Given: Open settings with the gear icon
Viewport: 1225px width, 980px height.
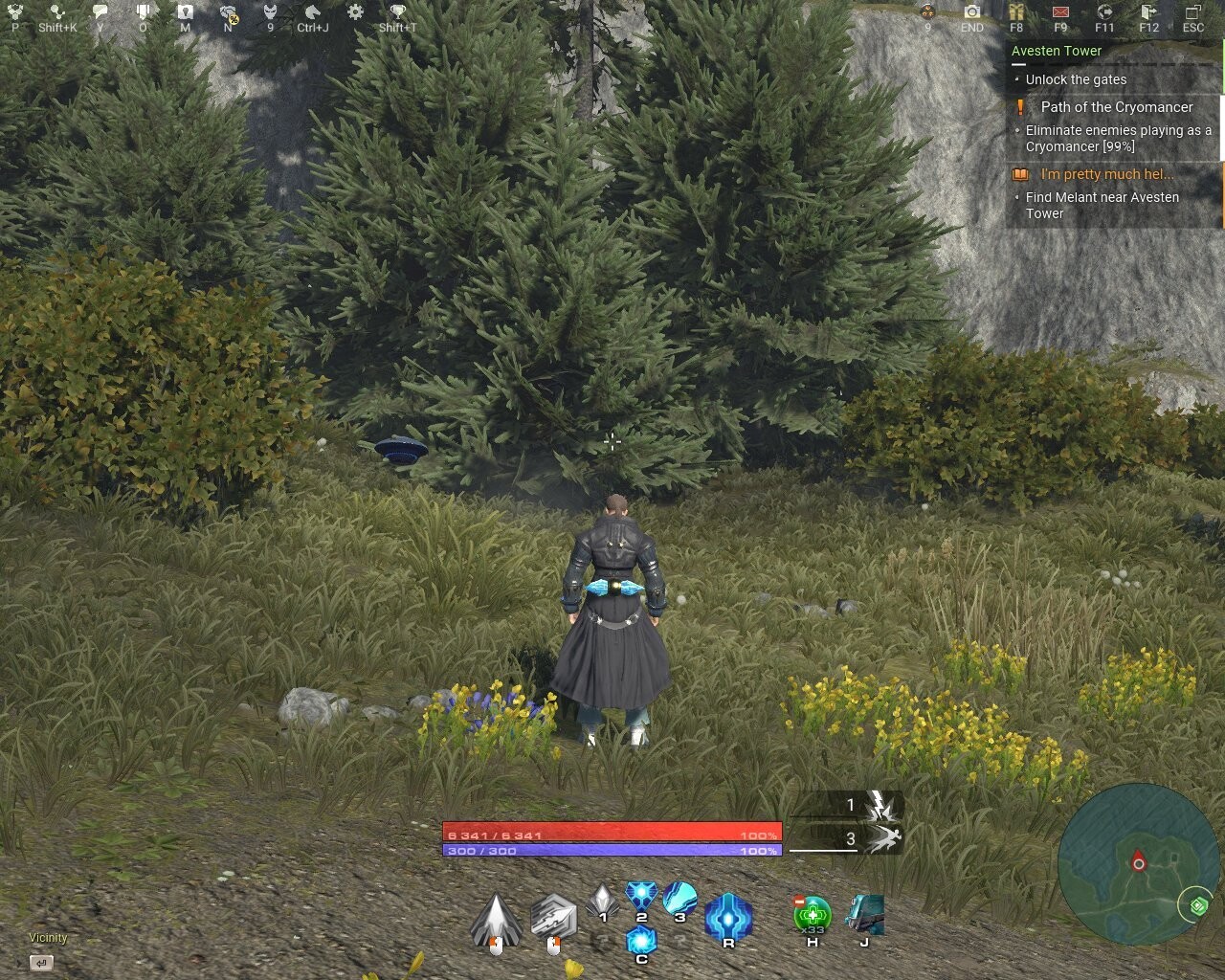Looking at the screenshot, I should click(x=354, y=11).
